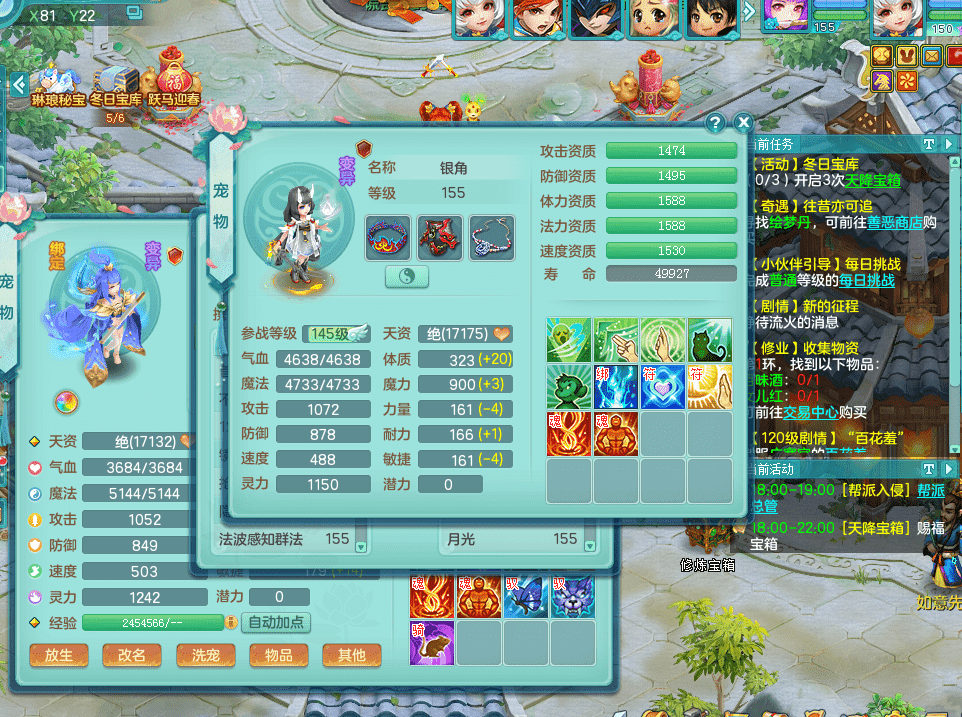Image resolution: width=962 pixels, height=717 pixels.
Task: Select the blue heart skill icon
Action: (663, 386)
